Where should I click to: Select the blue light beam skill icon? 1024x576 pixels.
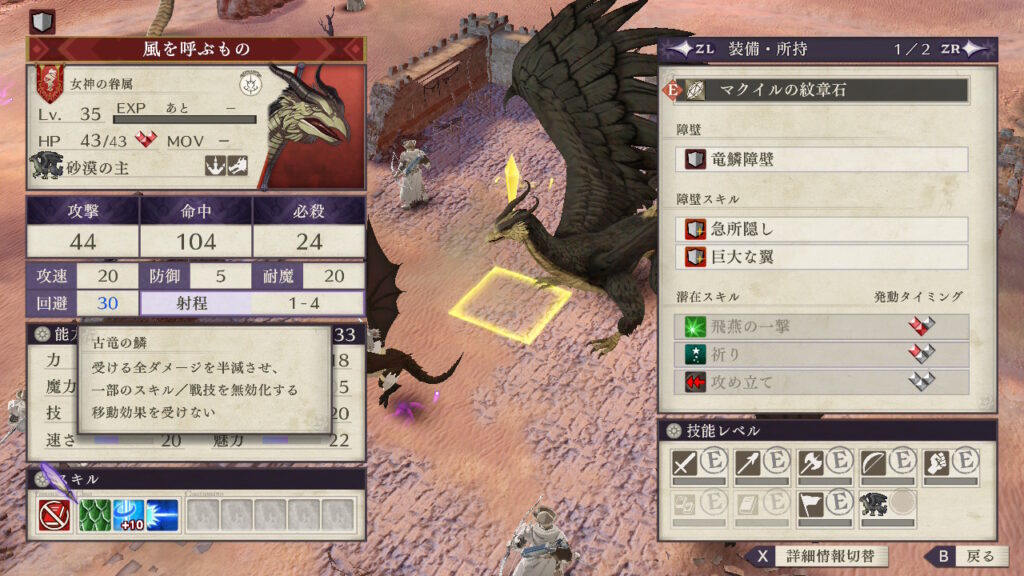pyautogui.click(x=162, y=515)
